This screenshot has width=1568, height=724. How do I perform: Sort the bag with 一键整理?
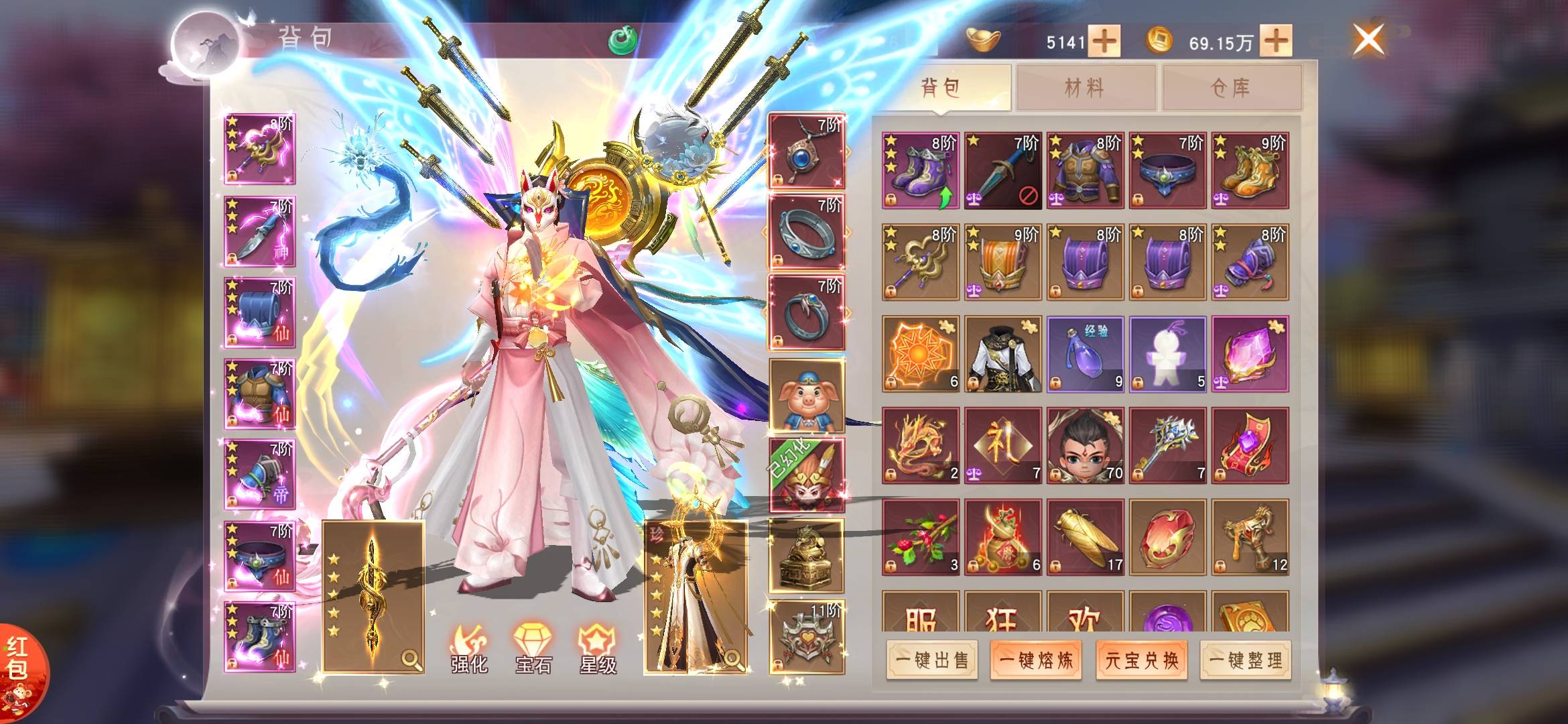pos(1246,660)
